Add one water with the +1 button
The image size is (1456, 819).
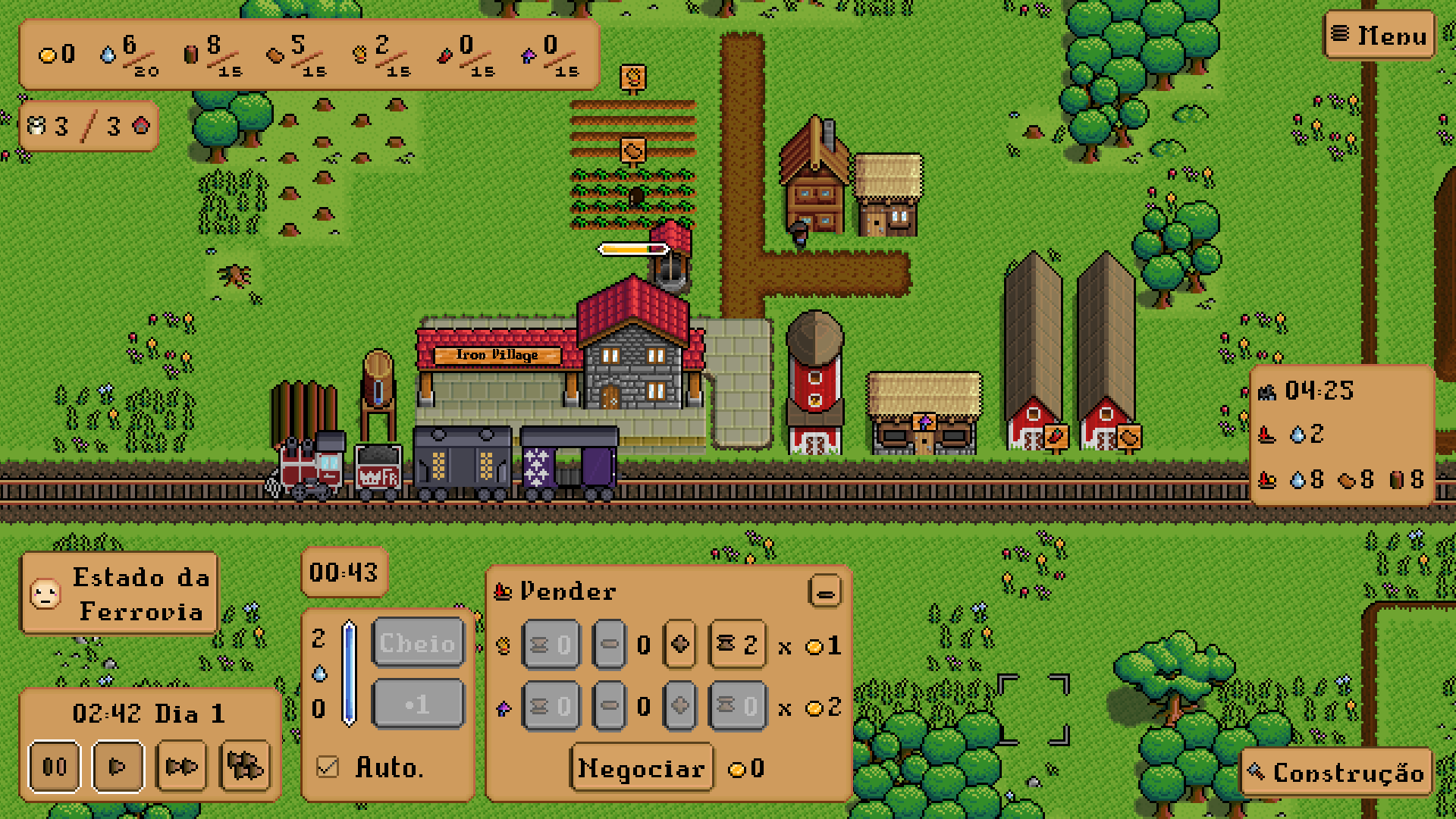coord(418,704)
